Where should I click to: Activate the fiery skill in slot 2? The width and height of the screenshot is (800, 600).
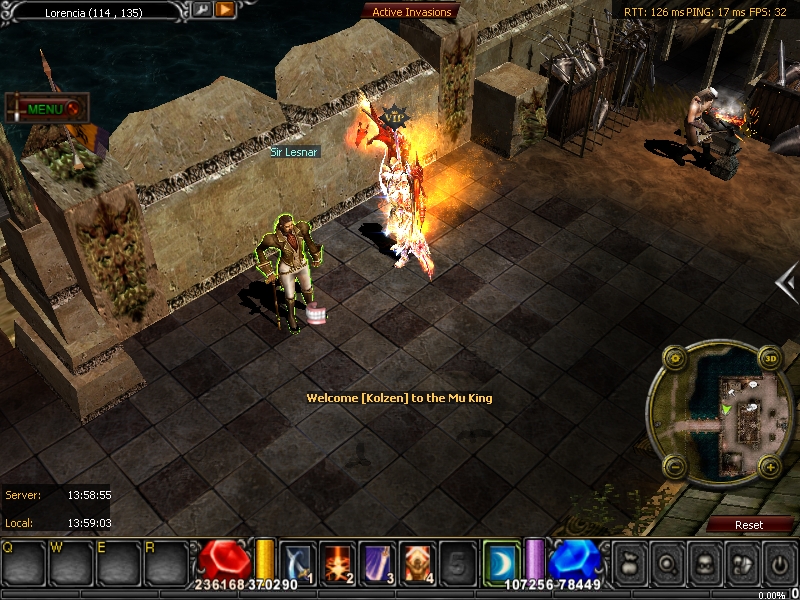pos(338,561)
